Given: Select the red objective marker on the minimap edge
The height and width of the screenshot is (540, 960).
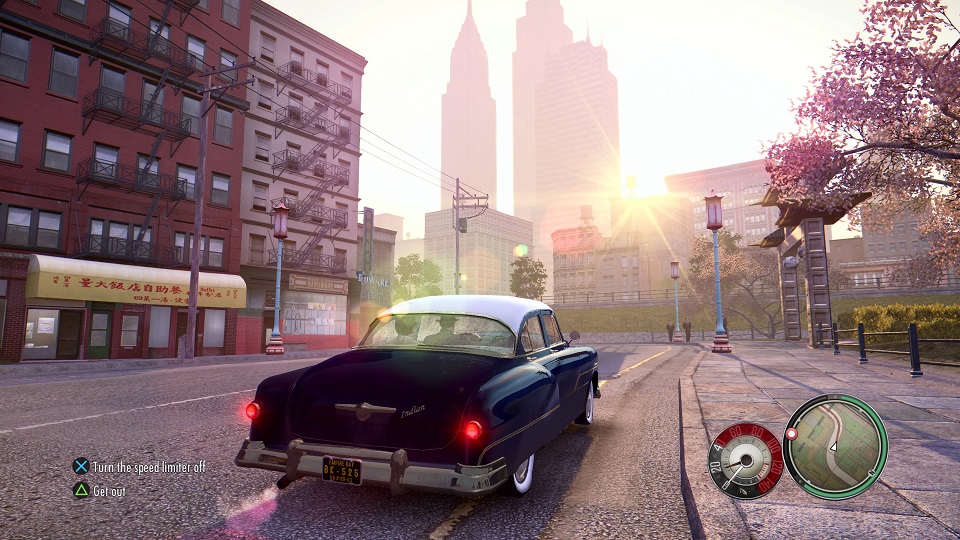Looking at the screenshot, I should pyautogui.click(x=792, y=434).
